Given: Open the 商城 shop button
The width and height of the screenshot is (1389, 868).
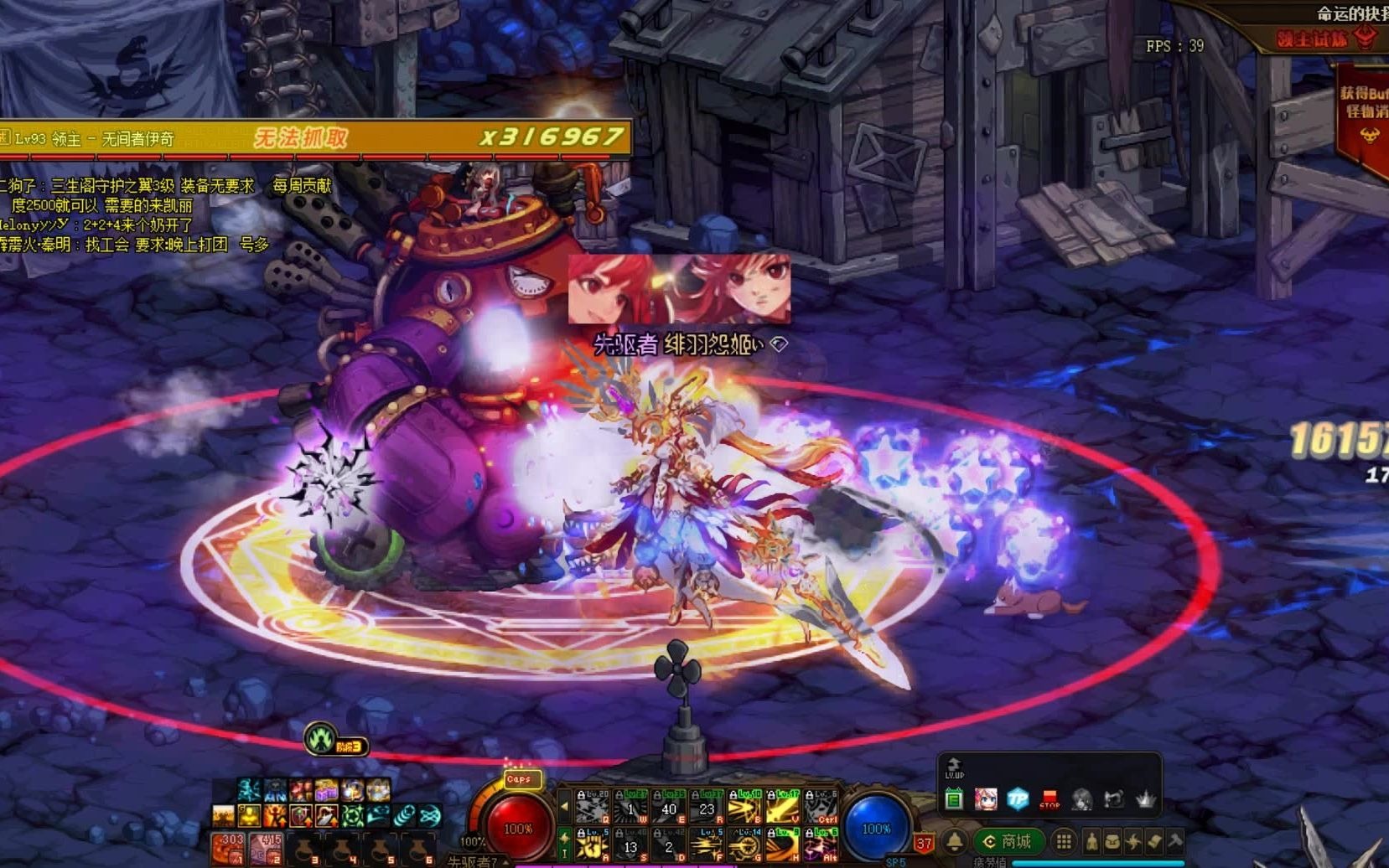Looking at the screenshot, I should [1008, 841].
